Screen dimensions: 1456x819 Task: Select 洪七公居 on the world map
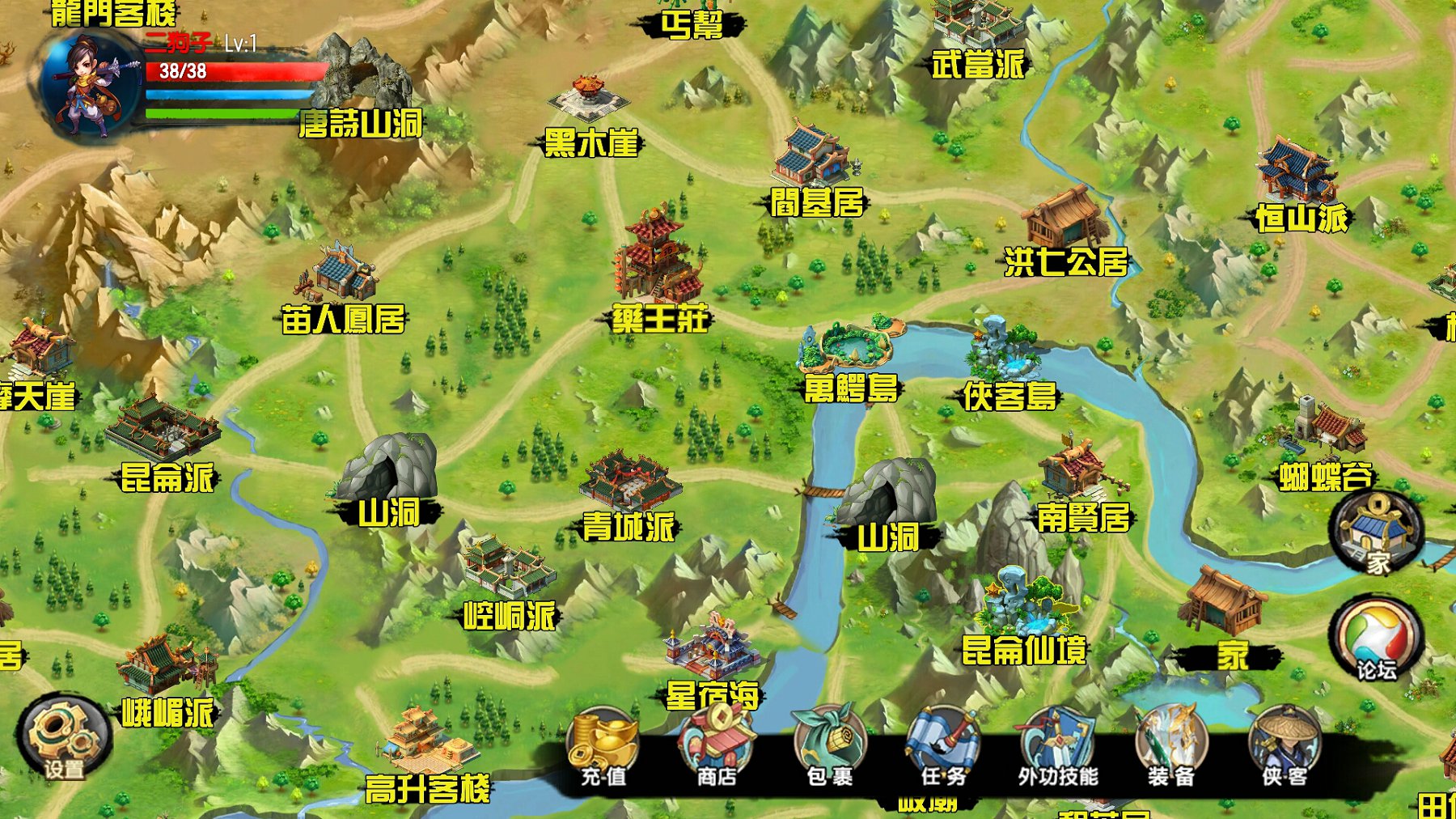point(1064,235)
